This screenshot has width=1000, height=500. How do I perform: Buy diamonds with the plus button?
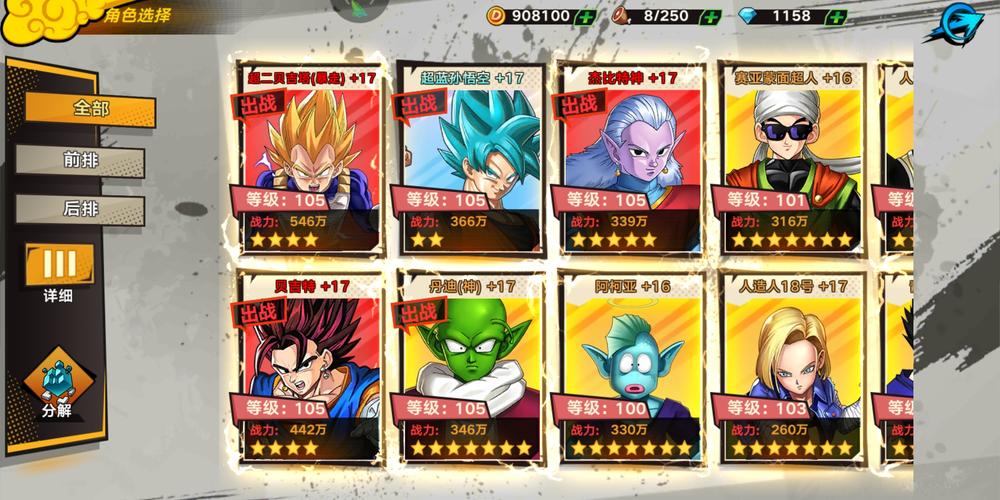836,16
